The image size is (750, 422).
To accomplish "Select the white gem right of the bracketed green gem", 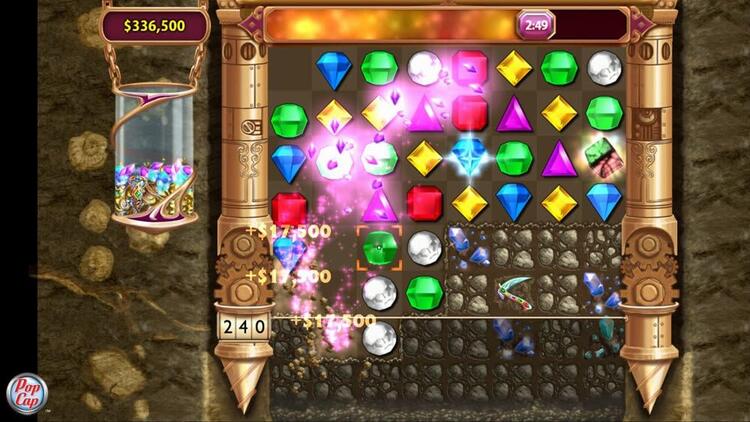I will pos(425,247).
